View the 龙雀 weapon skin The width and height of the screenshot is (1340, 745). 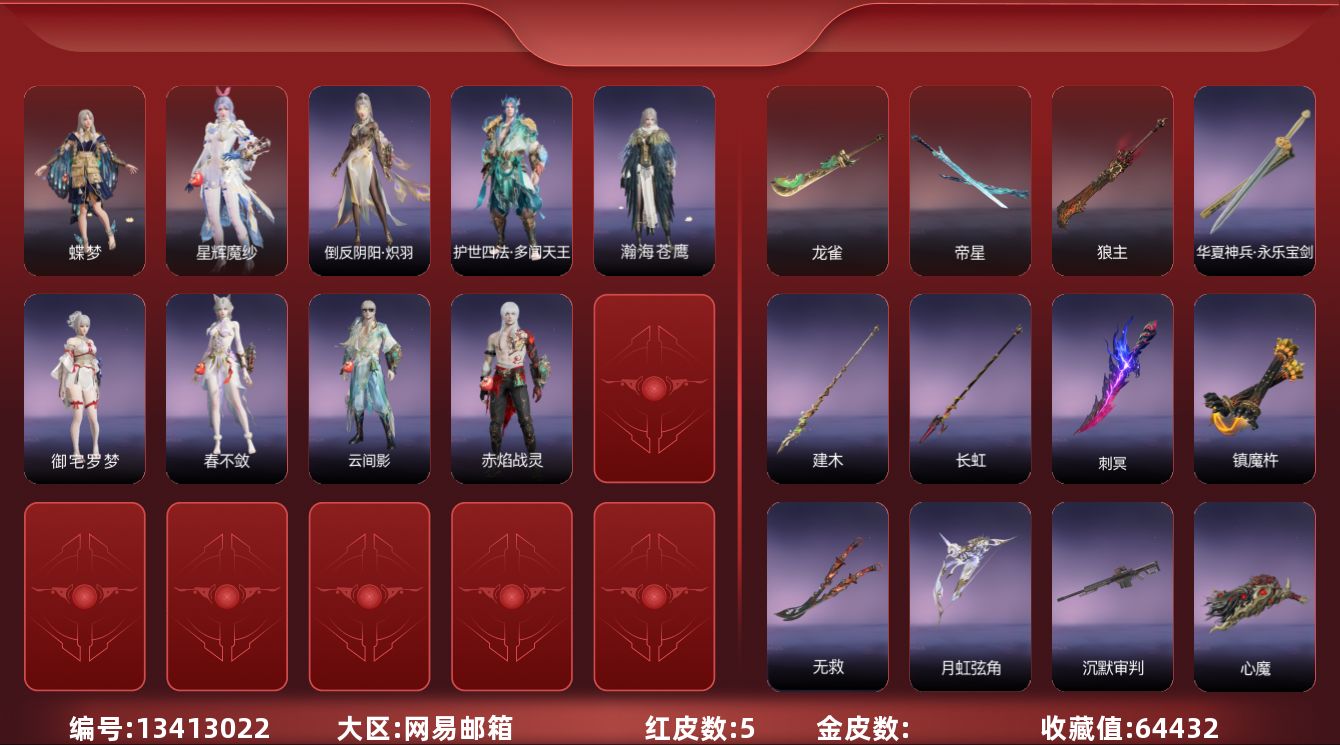pos(826,178)
